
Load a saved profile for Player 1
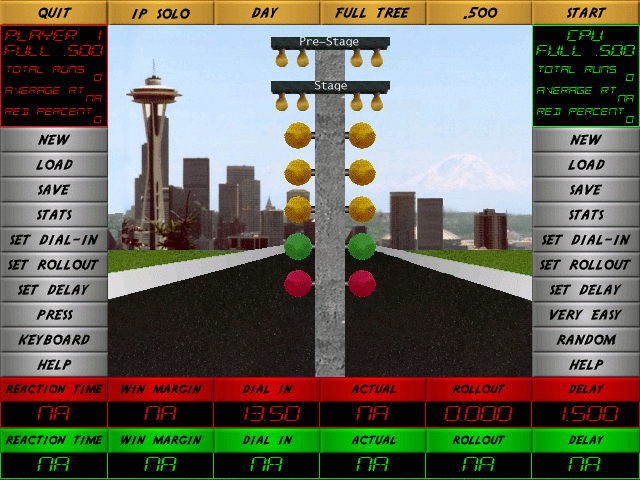(x=54, y=165)
